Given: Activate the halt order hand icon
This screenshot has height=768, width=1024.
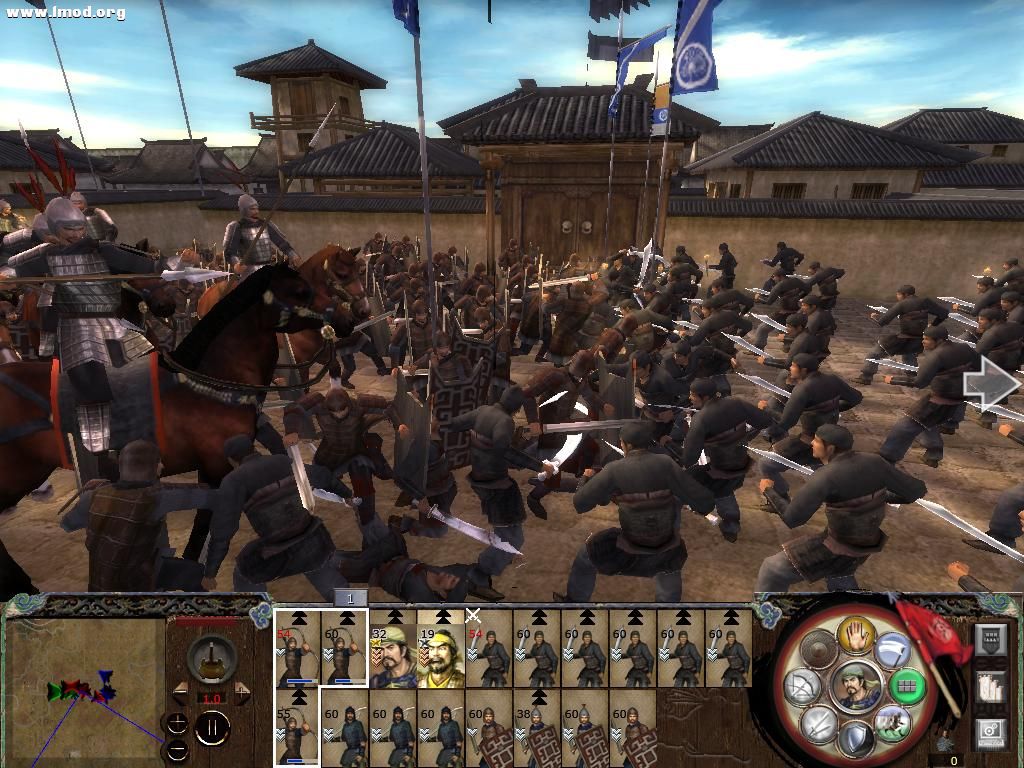Looking at the screenshot, I should (x=857, y=633).
